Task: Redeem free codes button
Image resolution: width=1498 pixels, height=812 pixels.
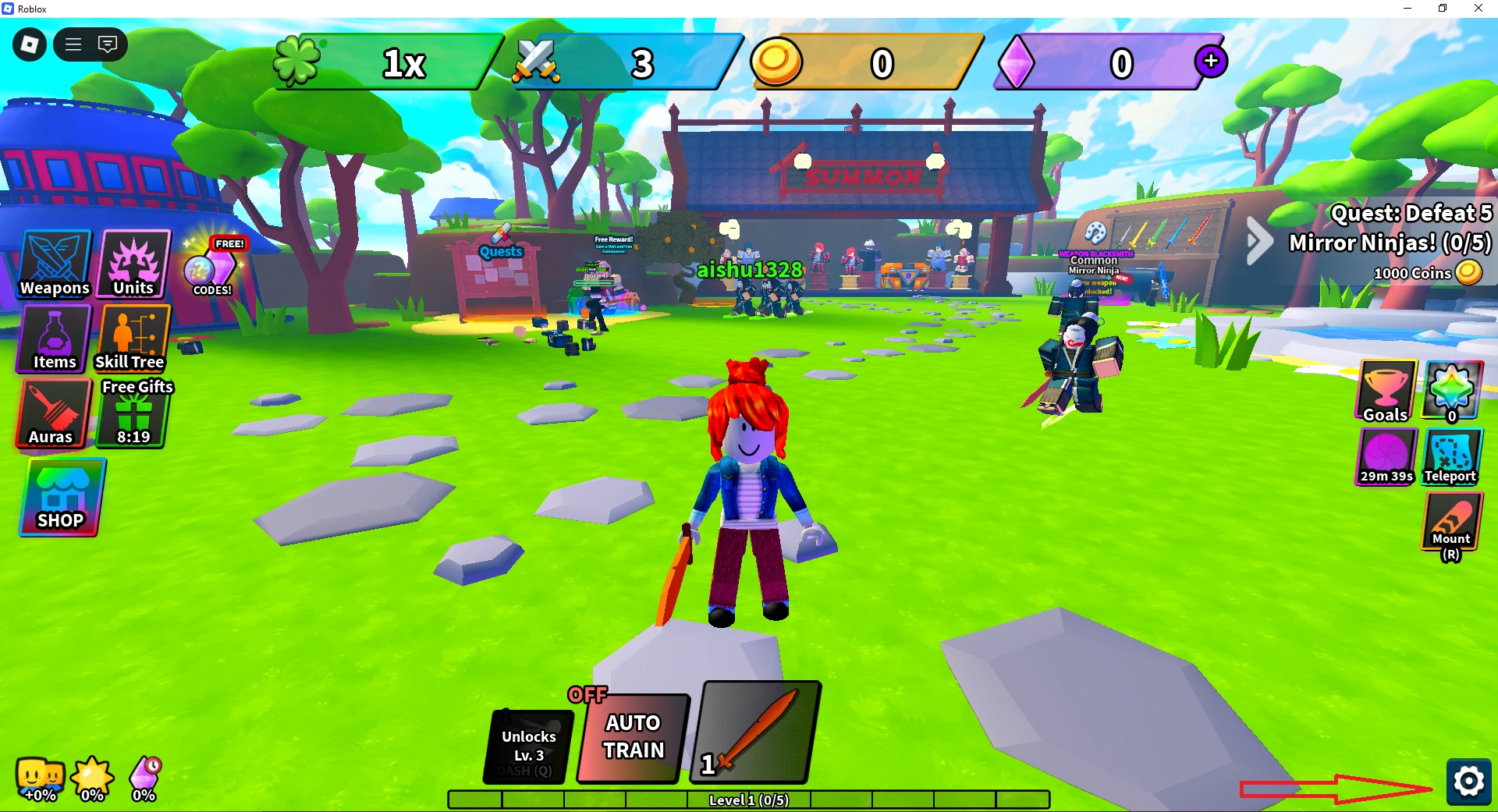Action: click(212, 268)
